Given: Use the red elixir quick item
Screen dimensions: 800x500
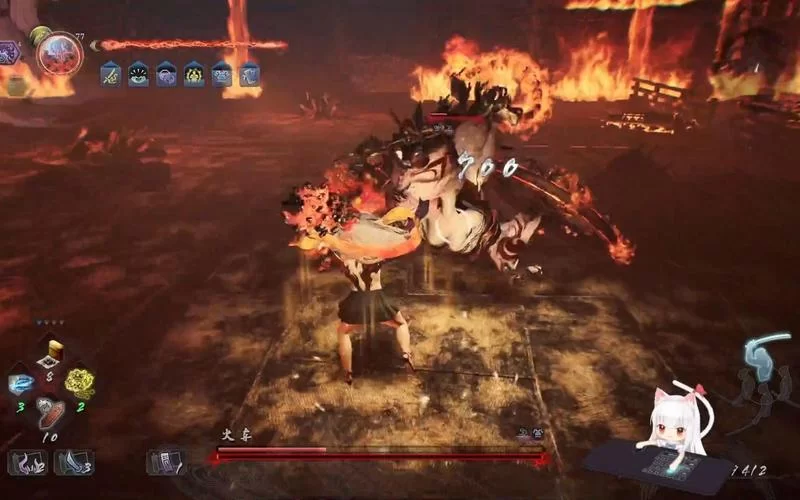Looking at the screenshot, I should (50, 413).
